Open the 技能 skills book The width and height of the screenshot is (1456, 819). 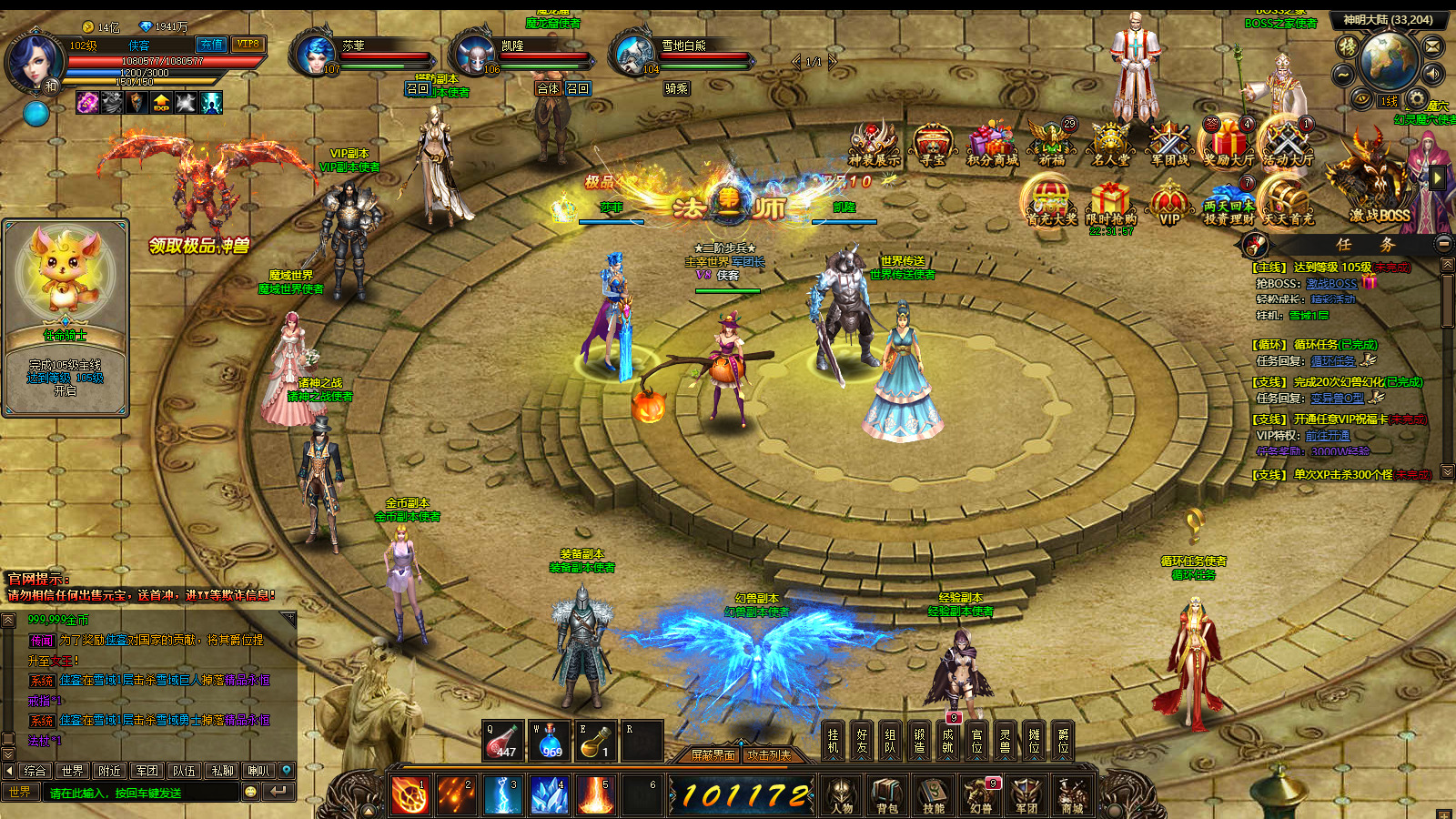[934, 794]
